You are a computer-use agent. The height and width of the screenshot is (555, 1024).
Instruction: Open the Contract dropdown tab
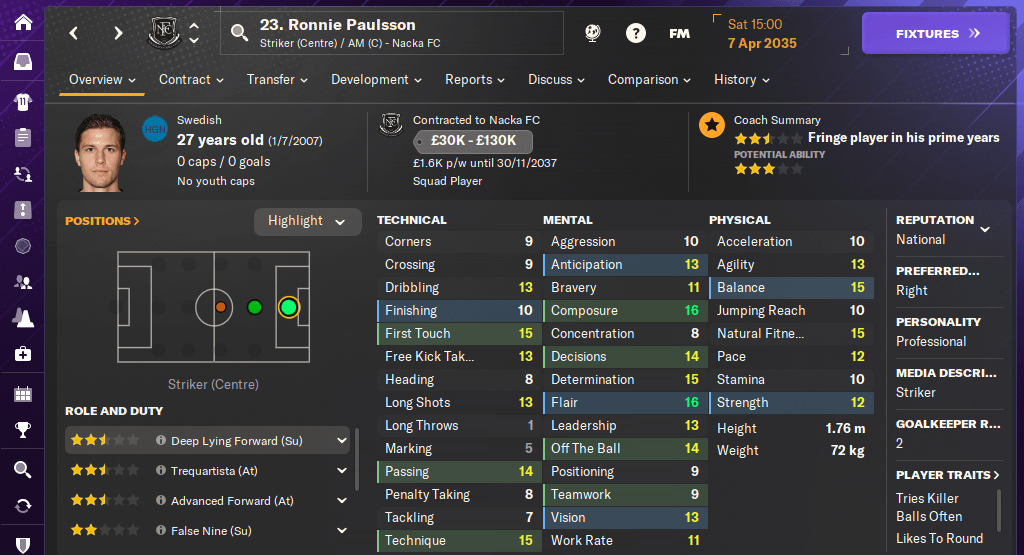coord(191,80)
